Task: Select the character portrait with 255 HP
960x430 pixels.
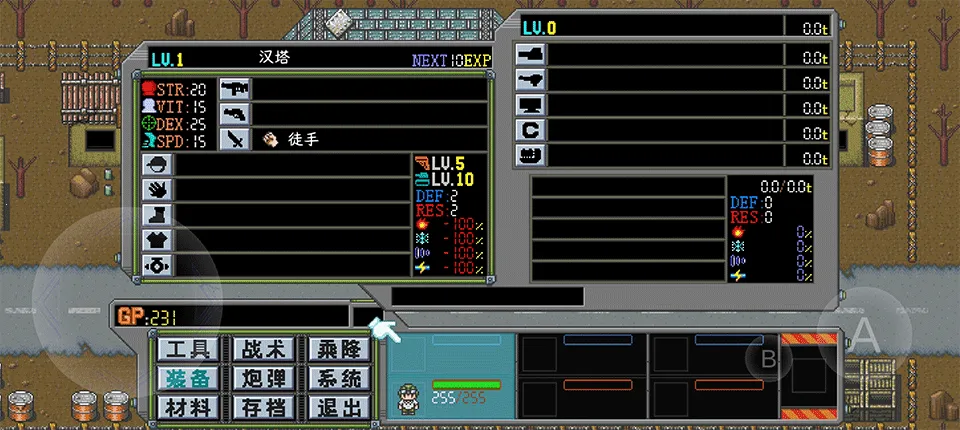Action: pyautogui.click(x=408, y=394)
